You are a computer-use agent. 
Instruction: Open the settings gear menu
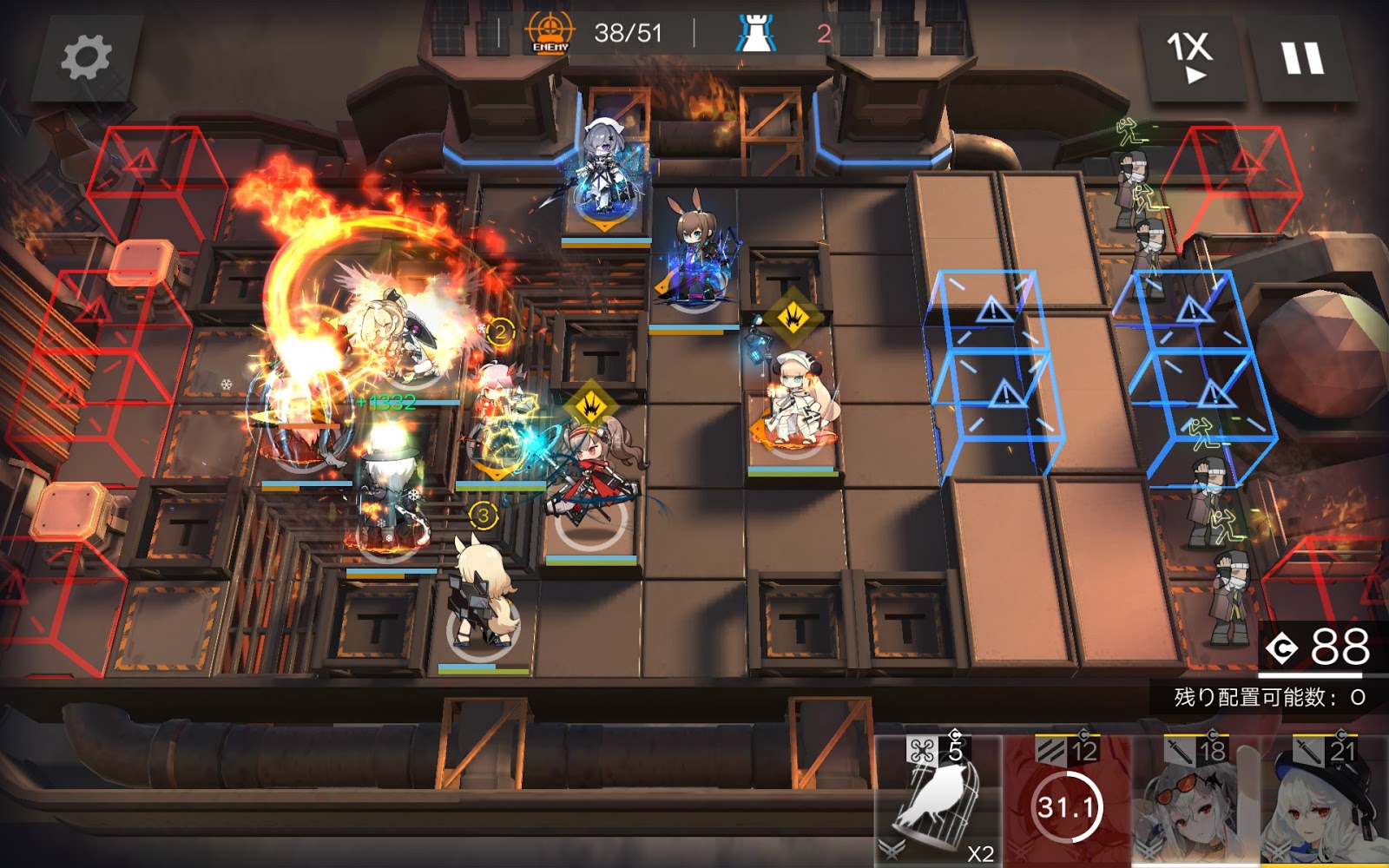click(x=86, y=57)
